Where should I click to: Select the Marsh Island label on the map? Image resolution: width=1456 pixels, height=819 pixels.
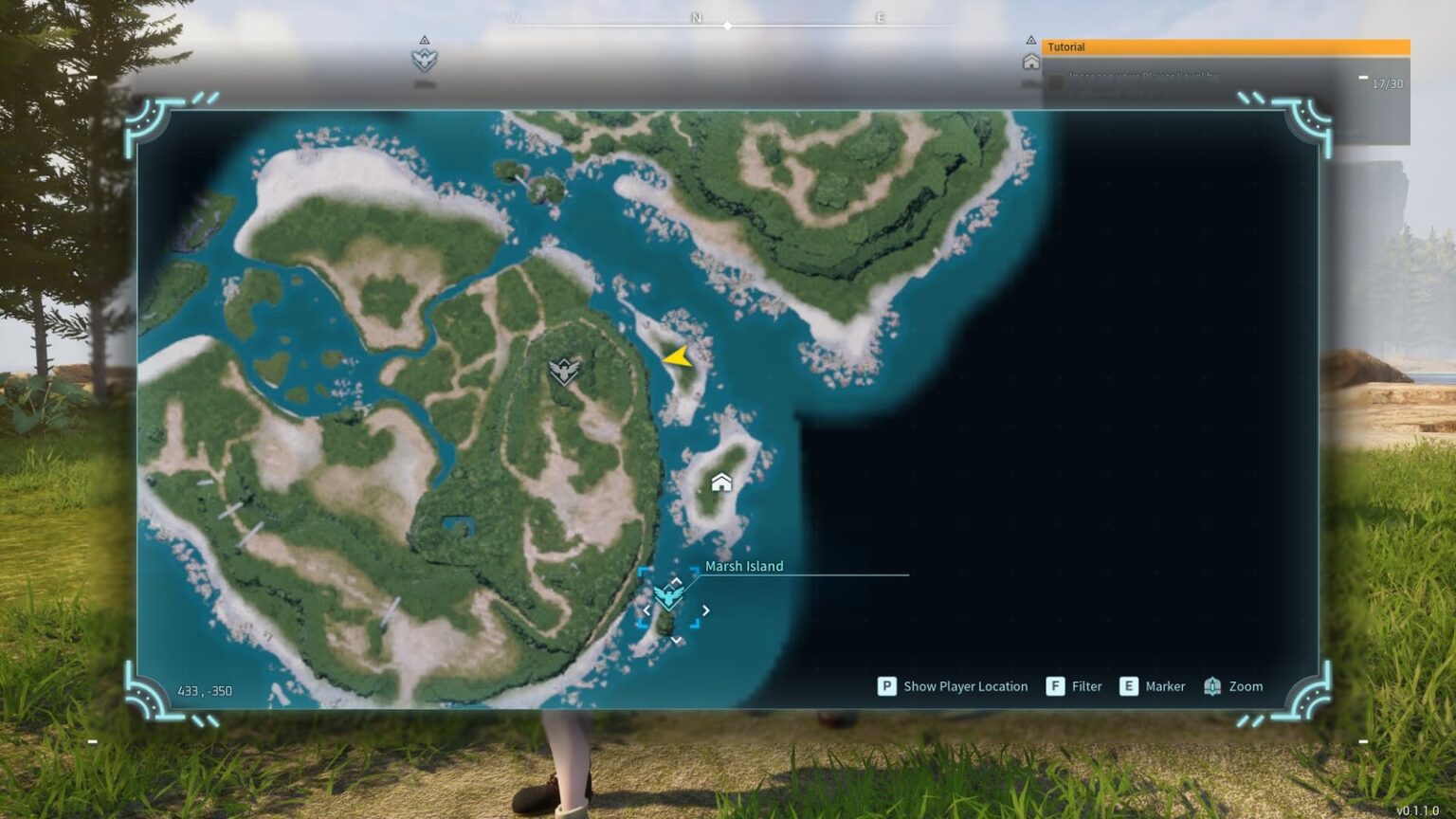744,566
